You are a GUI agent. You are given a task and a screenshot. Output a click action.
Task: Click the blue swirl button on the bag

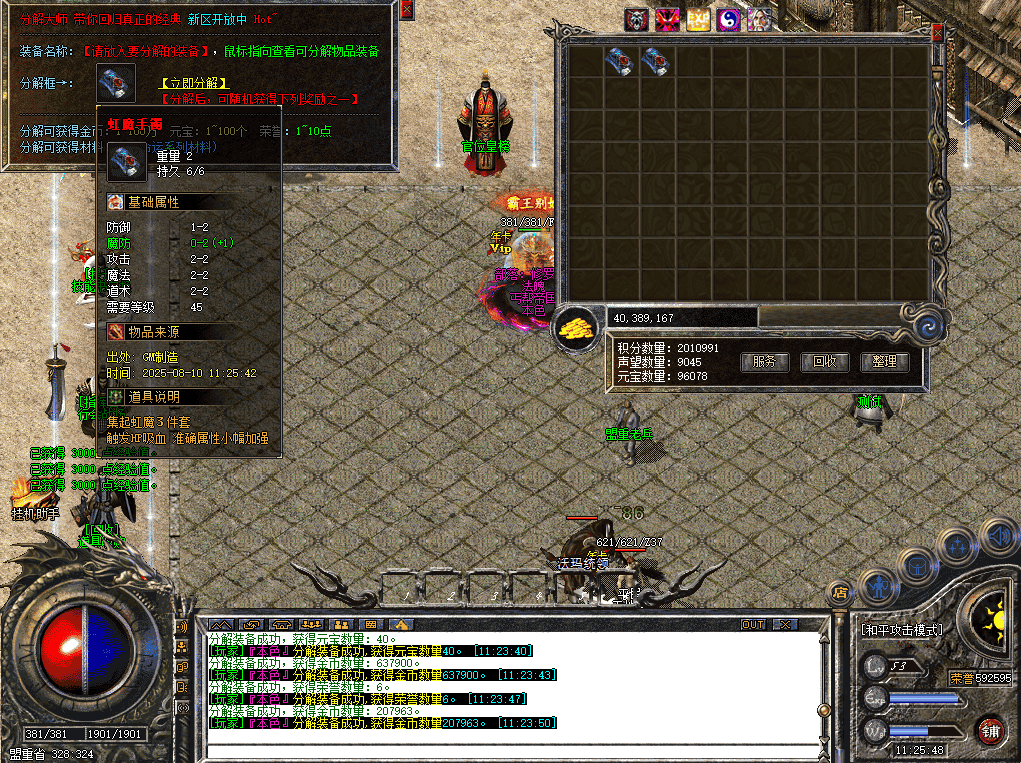(929, 325)
